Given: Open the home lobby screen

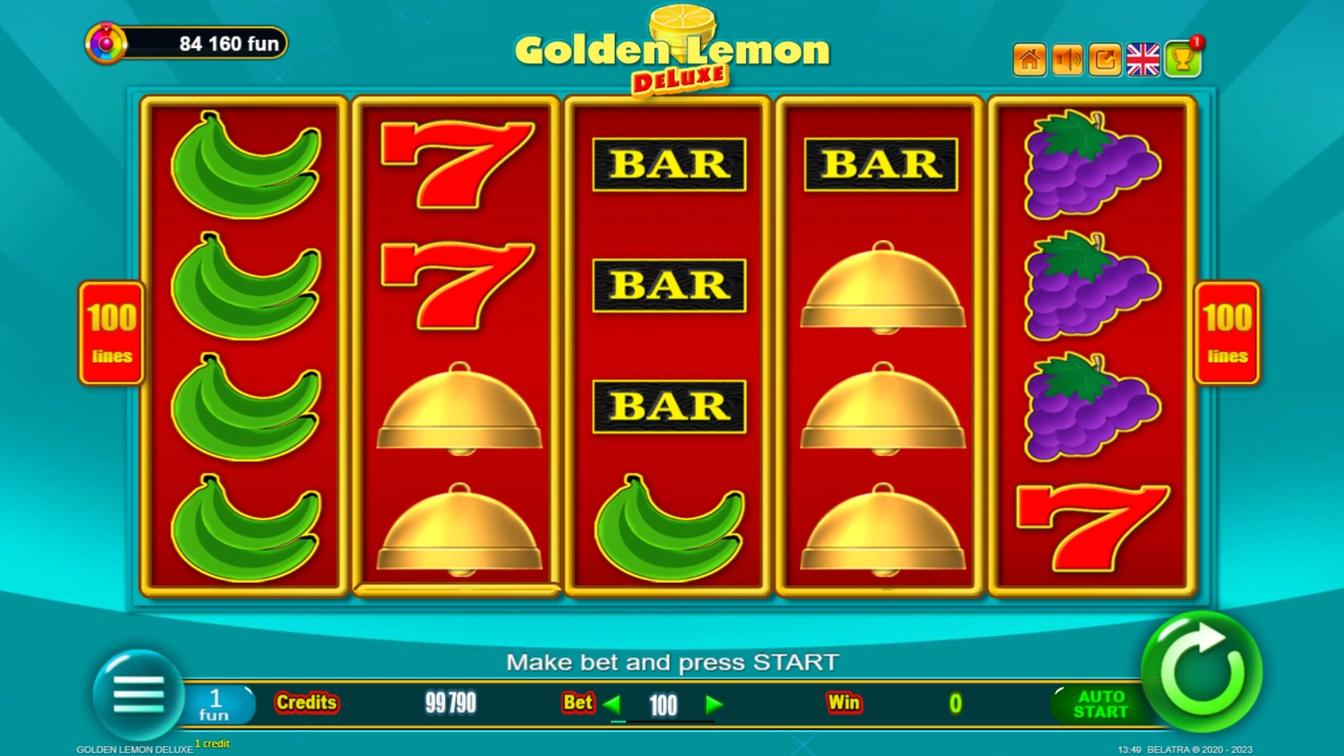Looking at the screenshot, I should 1028,58.
